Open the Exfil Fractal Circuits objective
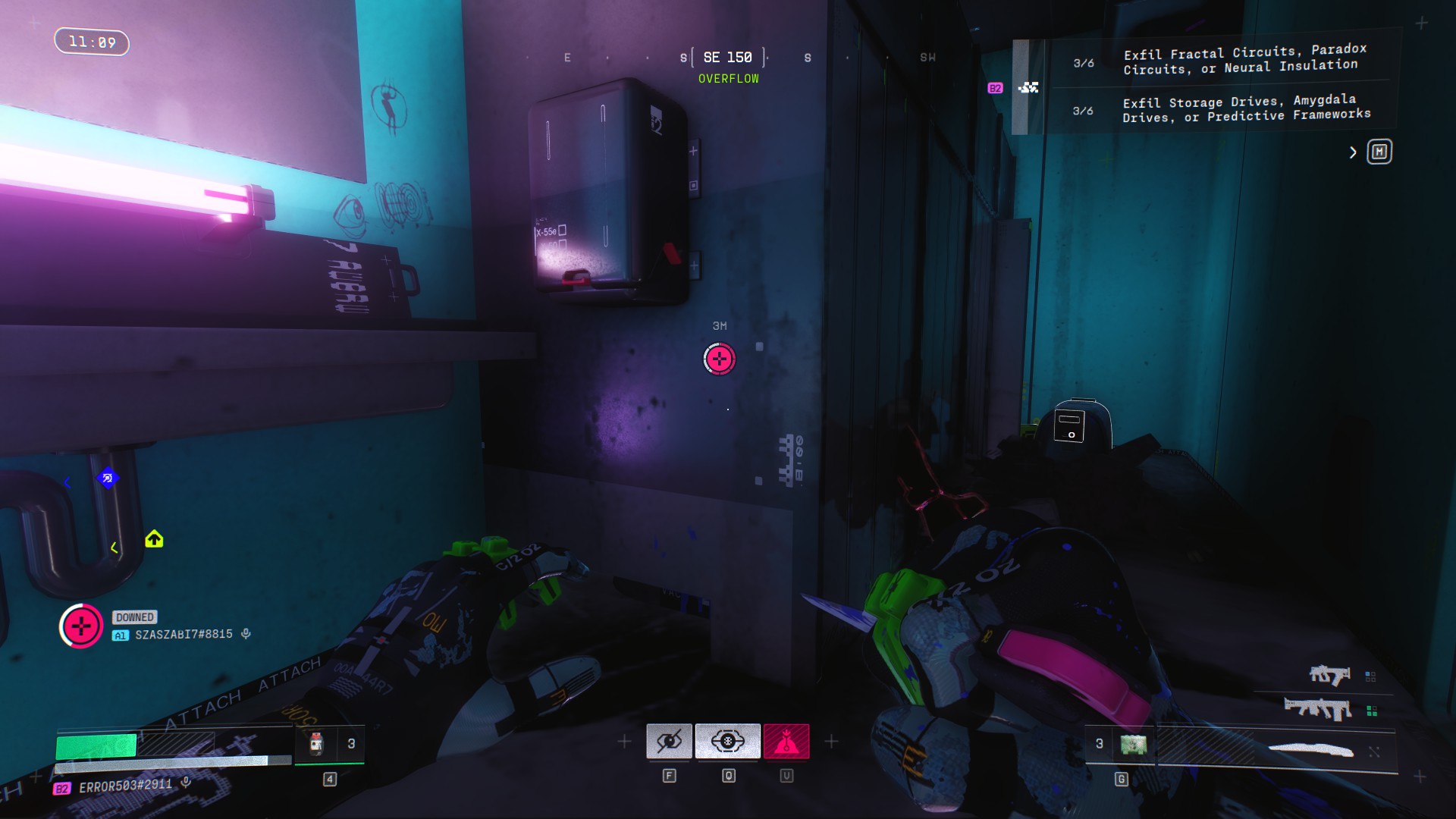Viewport: 1456px width, 819px height. point(1244,60)
